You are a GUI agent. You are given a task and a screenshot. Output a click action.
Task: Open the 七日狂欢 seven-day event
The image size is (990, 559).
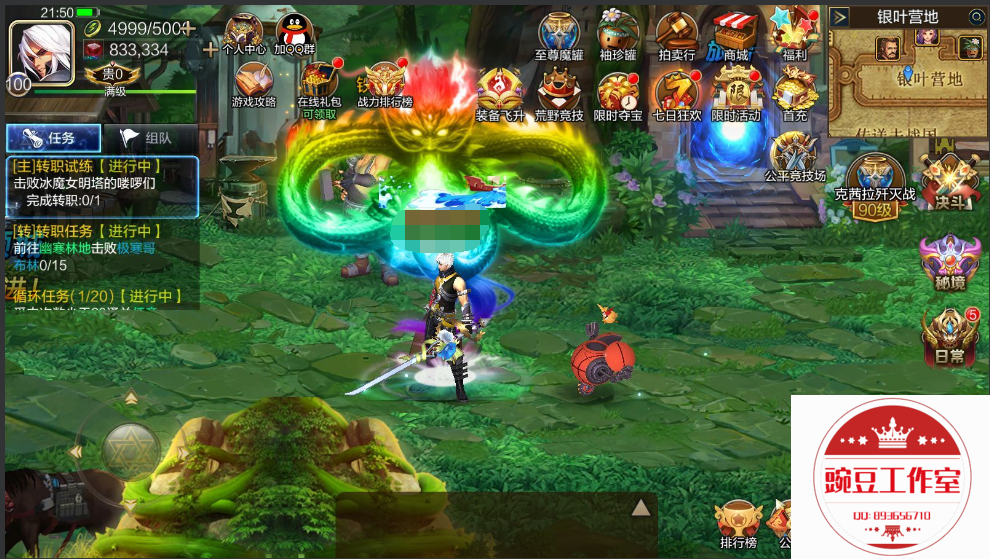(x=677, y=94)
